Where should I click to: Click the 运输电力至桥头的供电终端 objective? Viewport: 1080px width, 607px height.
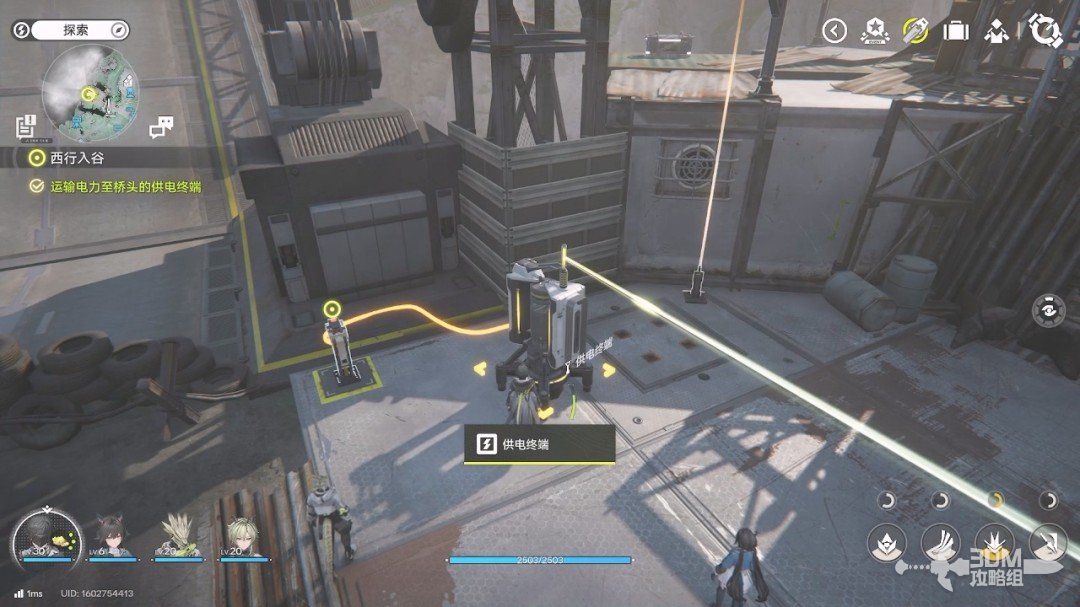coord(118,185)
